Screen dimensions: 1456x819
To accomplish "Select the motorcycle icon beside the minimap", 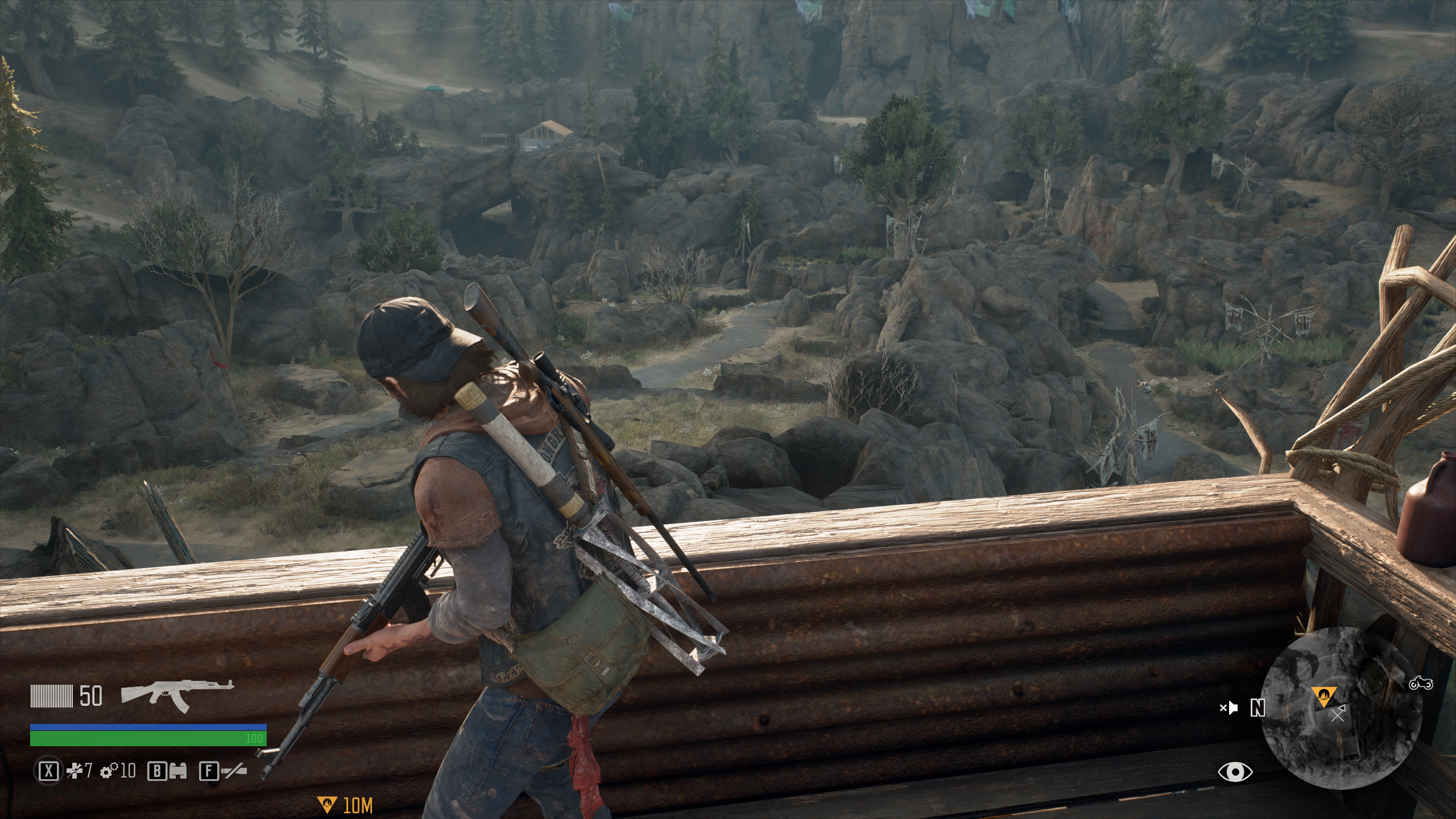I will pyautogui.click(x=1420, y=683).
